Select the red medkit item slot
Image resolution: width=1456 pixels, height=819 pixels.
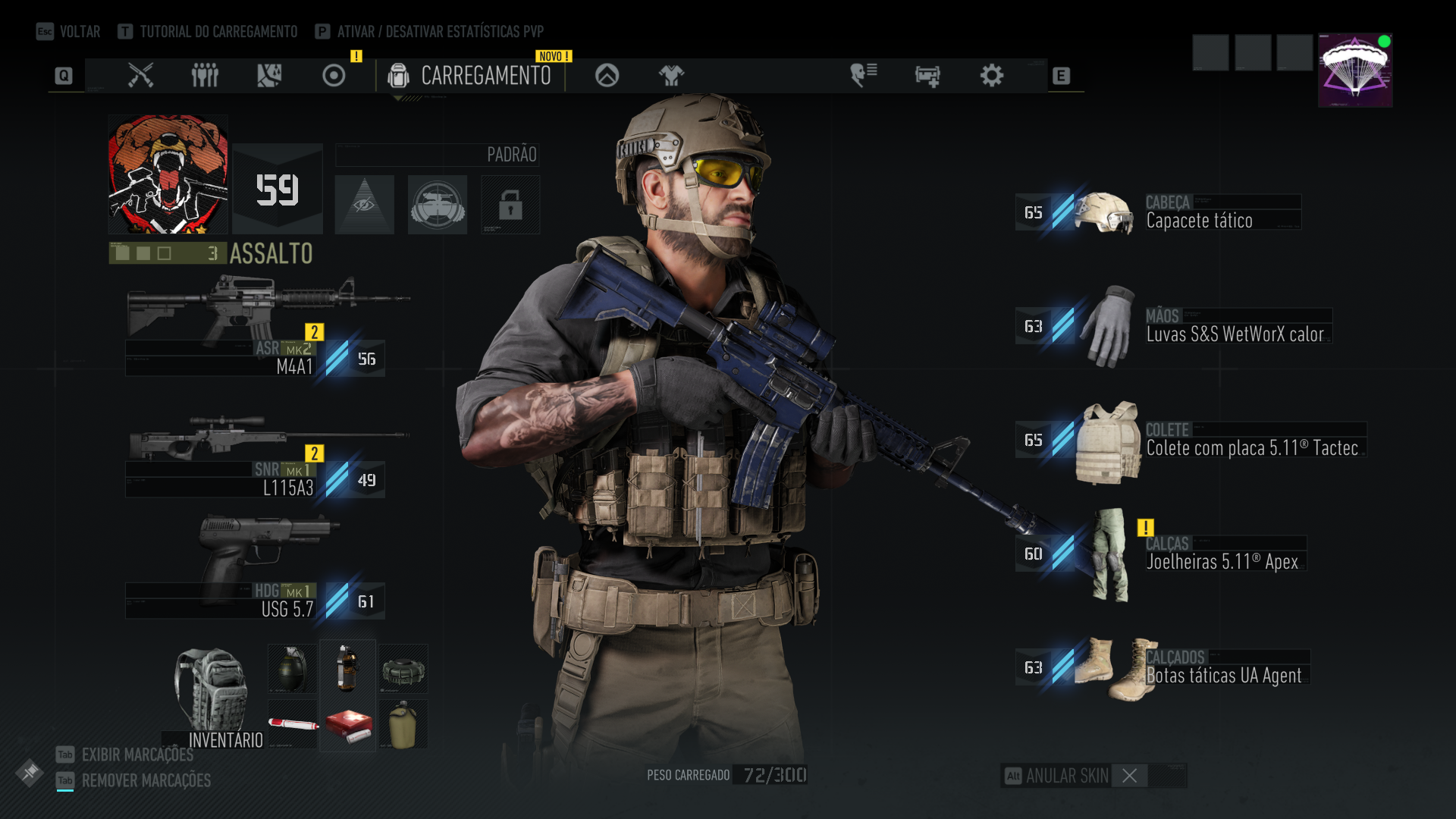point(347,725)
